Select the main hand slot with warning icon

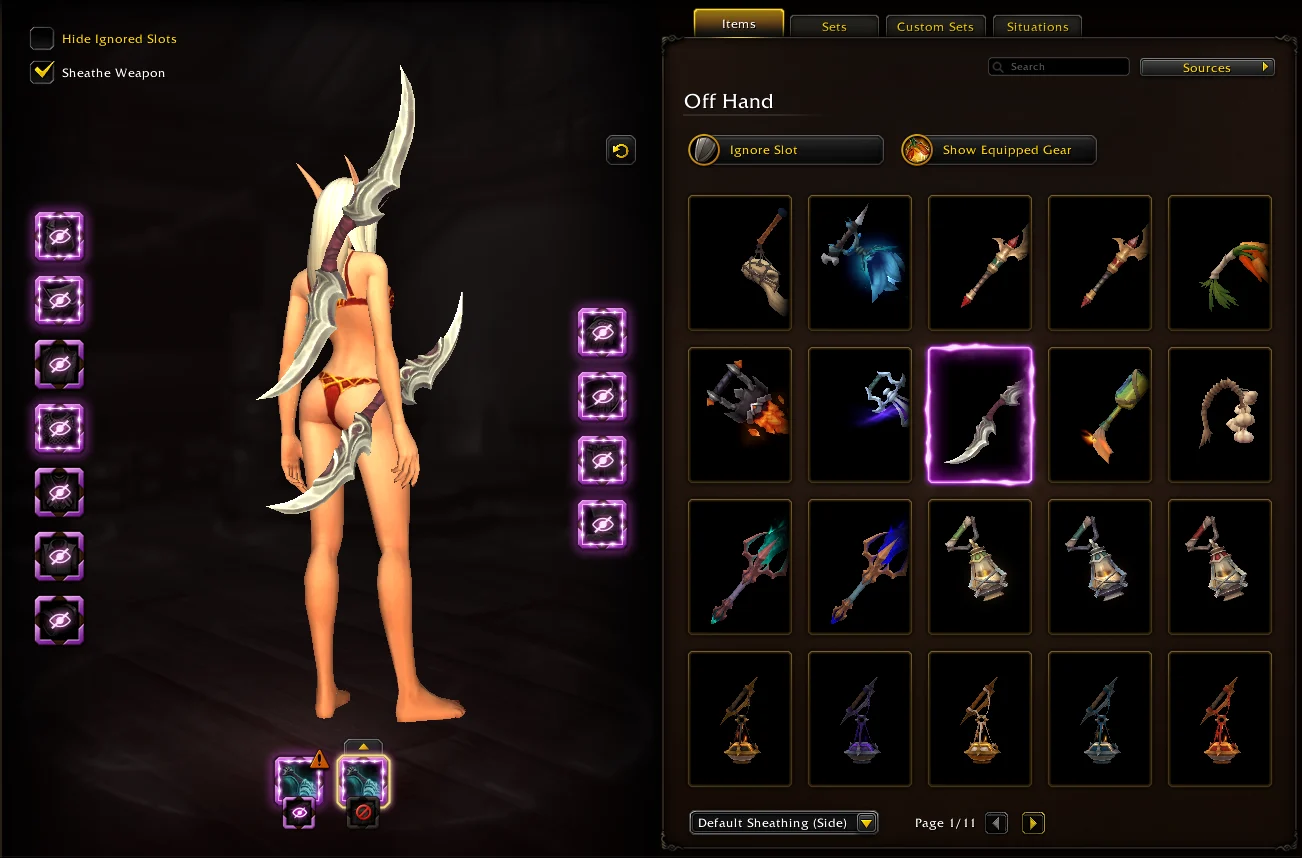[299, 781]
